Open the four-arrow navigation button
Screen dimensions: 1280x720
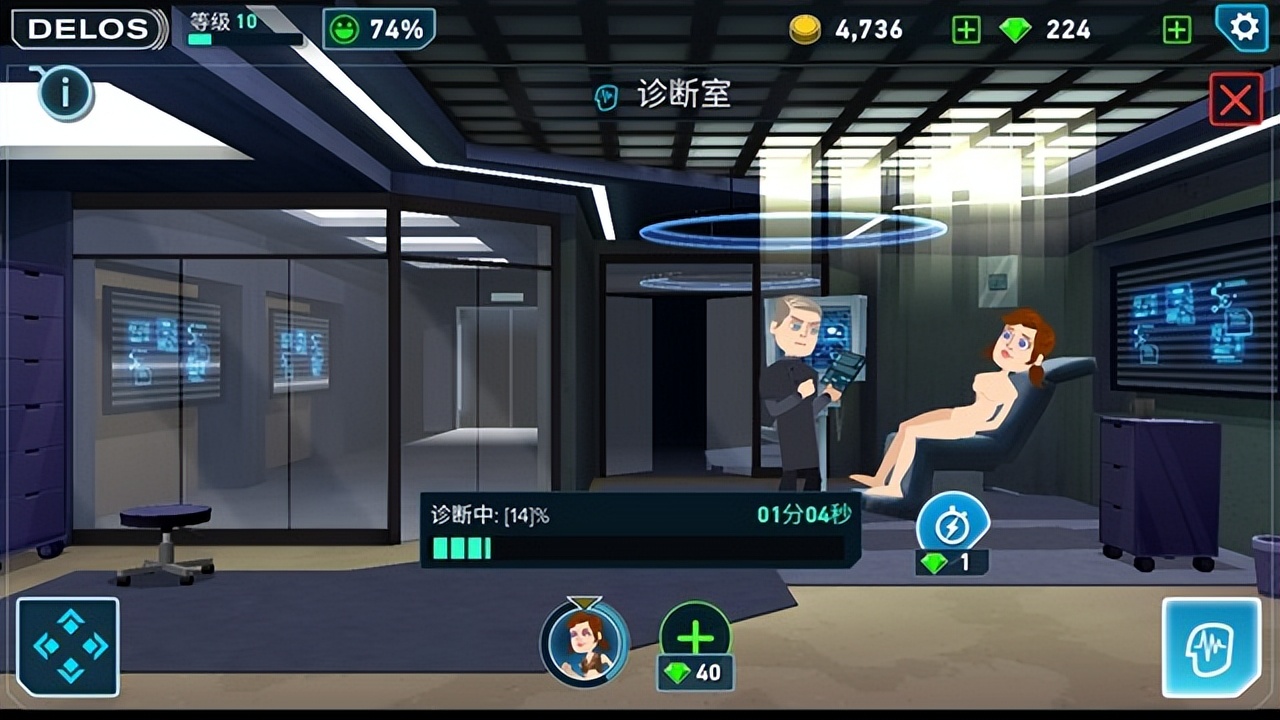68,647
